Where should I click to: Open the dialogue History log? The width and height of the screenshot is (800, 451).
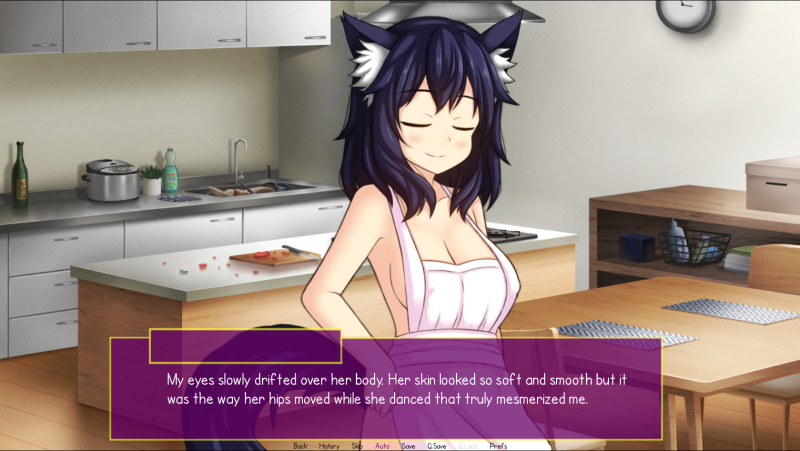point(329,445)
